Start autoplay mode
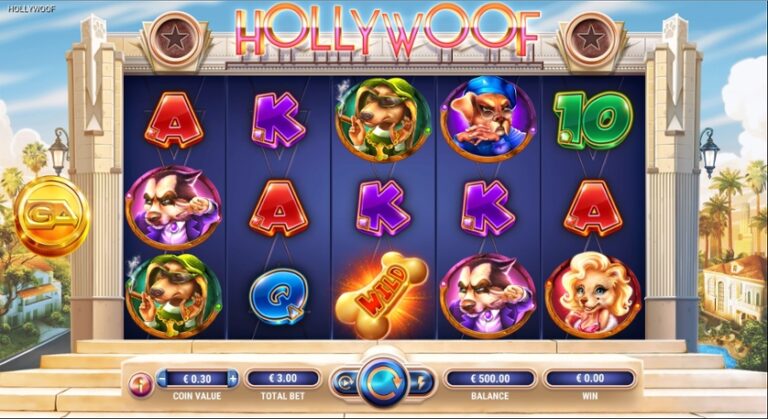The height and width of the screenshot is (419, 768). [345, 380]
